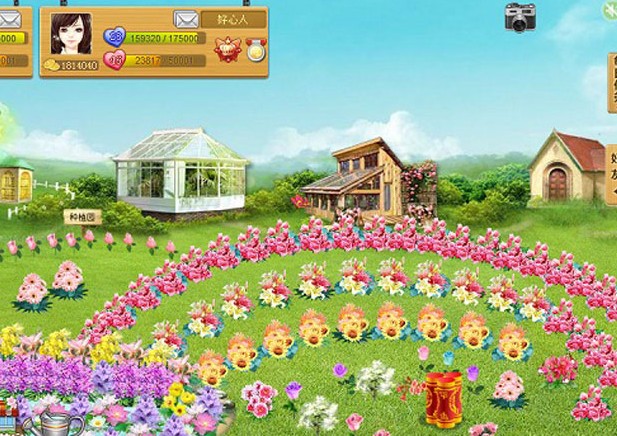Take a screenshot with the camera icon
The height and width of the screenshot is (436, 617).
(520, 17)
